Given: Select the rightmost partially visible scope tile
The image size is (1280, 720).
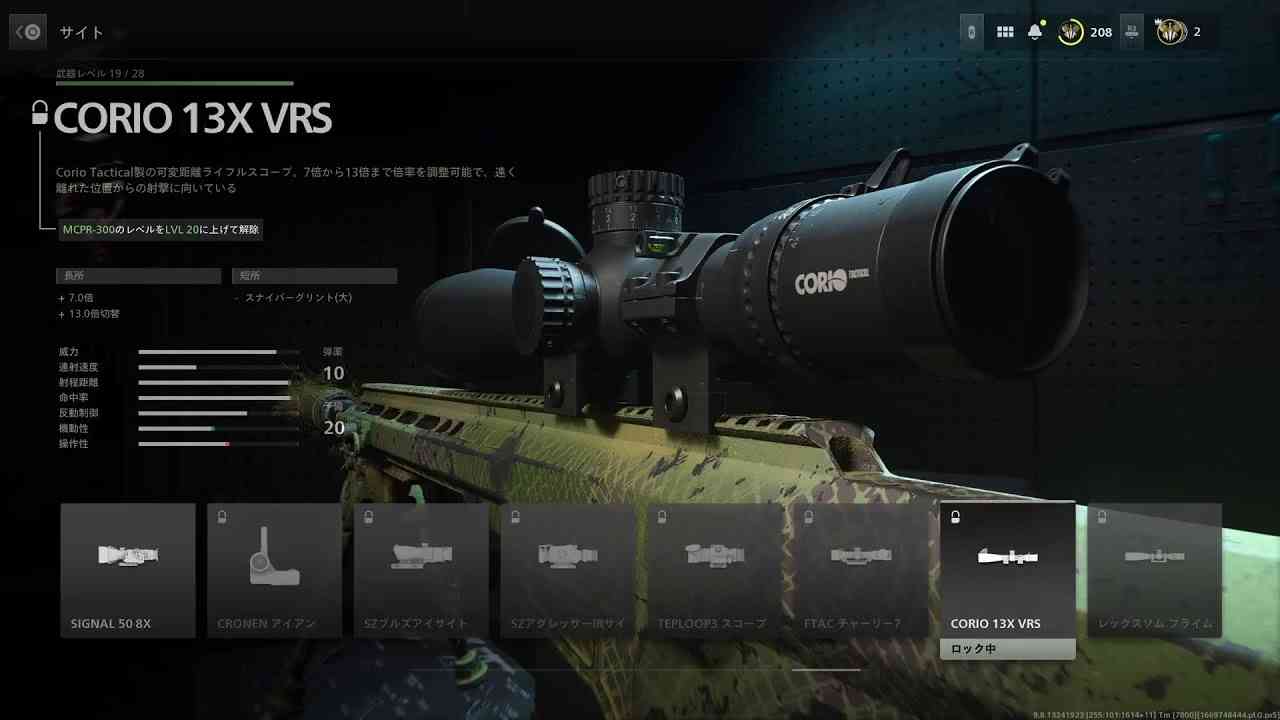Looking at the screenshot, I should point(1154,570).
